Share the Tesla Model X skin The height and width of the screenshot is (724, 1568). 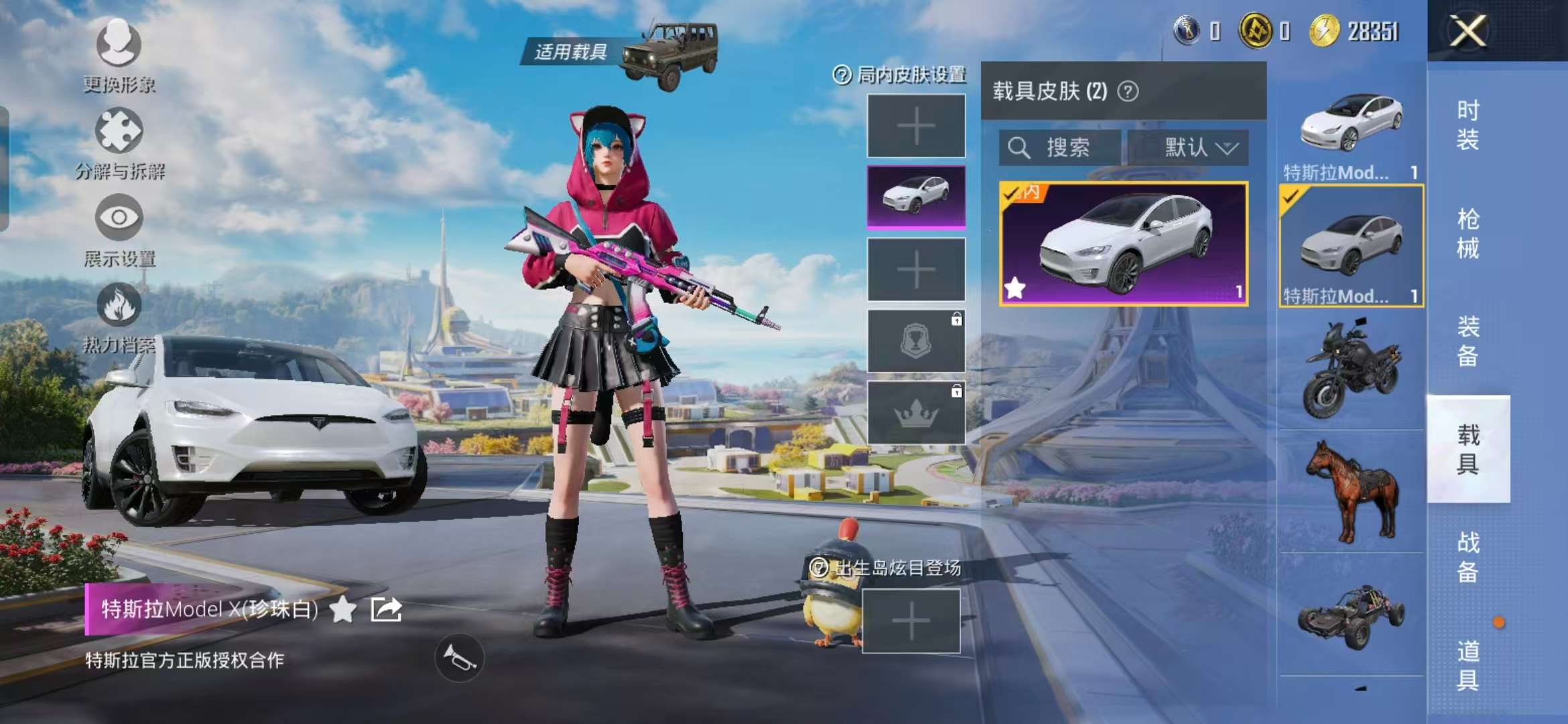click(x=387, y=609)
